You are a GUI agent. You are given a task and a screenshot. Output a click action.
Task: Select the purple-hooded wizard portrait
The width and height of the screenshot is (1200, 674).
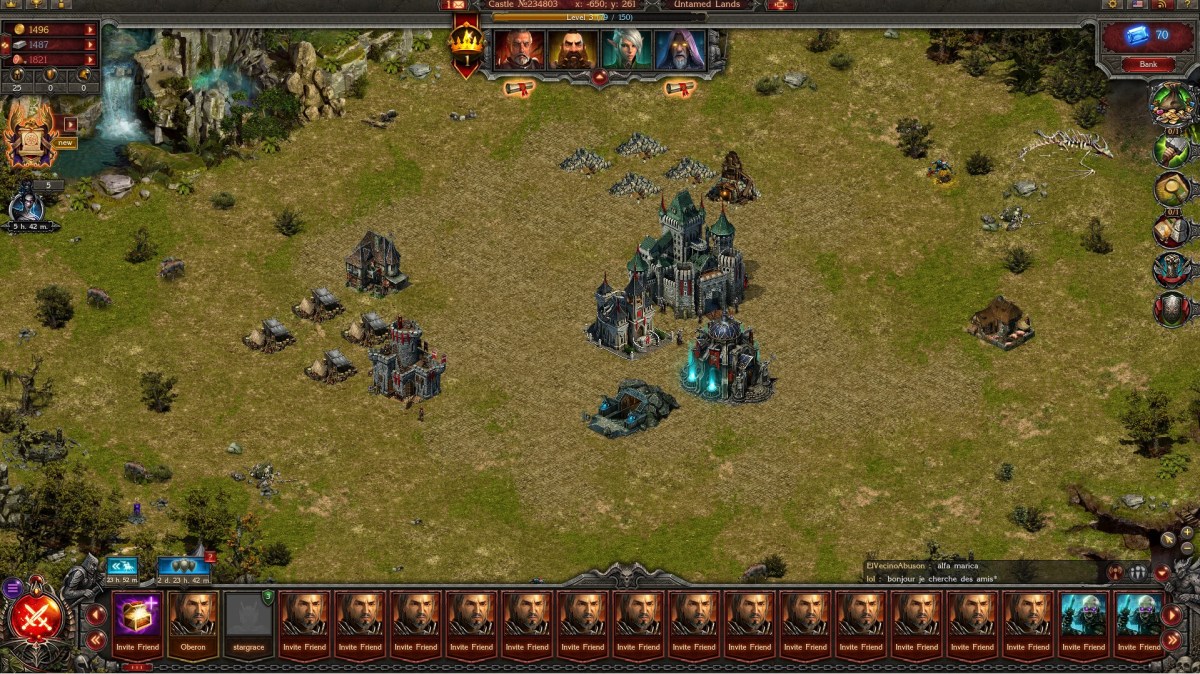680,48
